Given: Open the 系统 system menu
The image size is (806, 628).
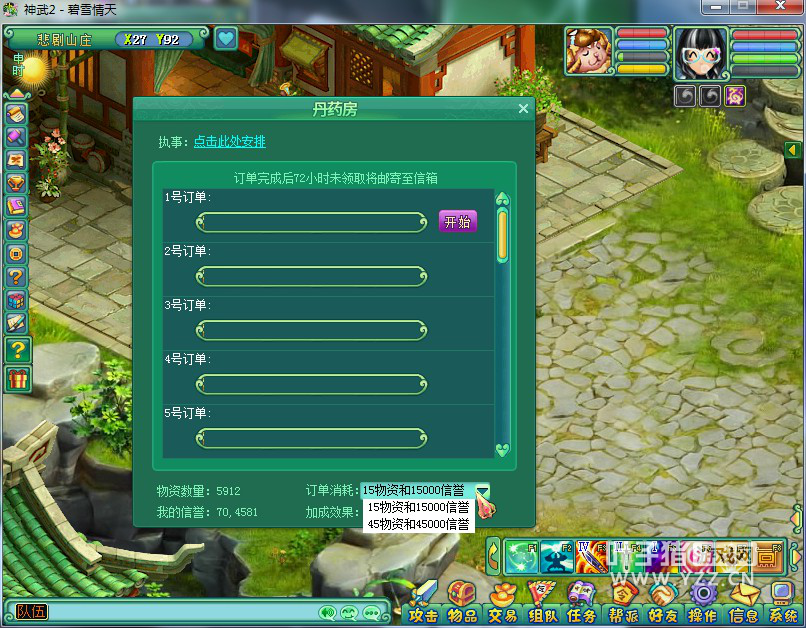Looking at the screenshot, I should point(783,601).
